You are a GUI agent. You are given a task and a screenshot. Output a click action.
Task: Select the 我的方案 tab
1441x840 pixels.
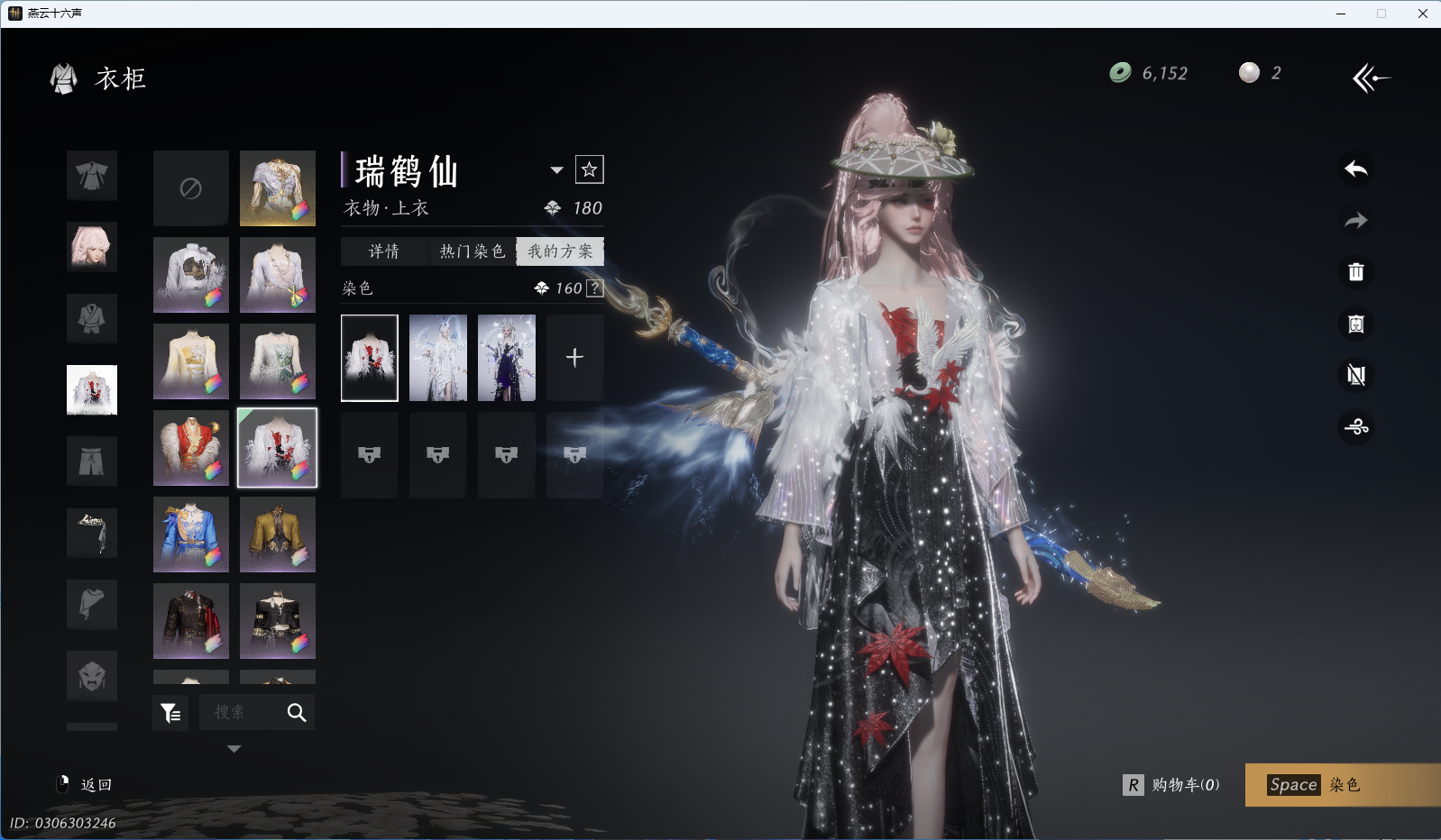point(560,251)
